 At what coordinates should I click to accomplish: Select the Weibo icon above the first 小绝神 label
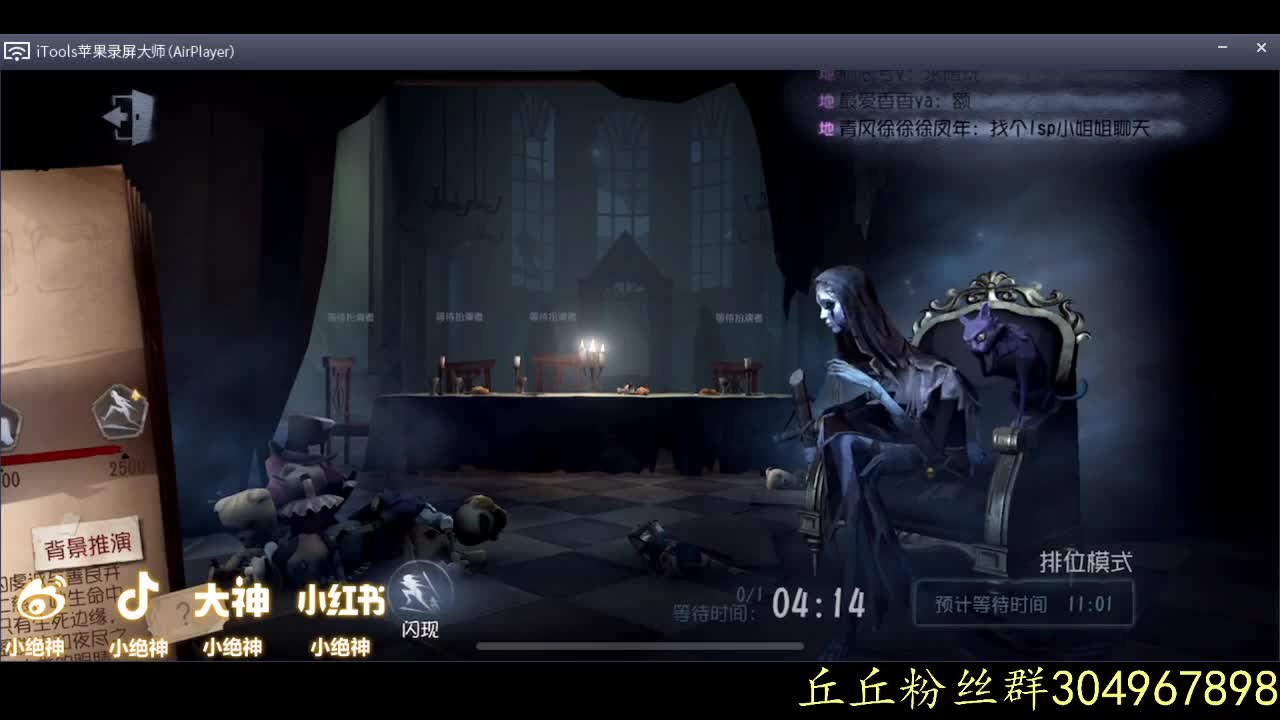coord(42,600)
